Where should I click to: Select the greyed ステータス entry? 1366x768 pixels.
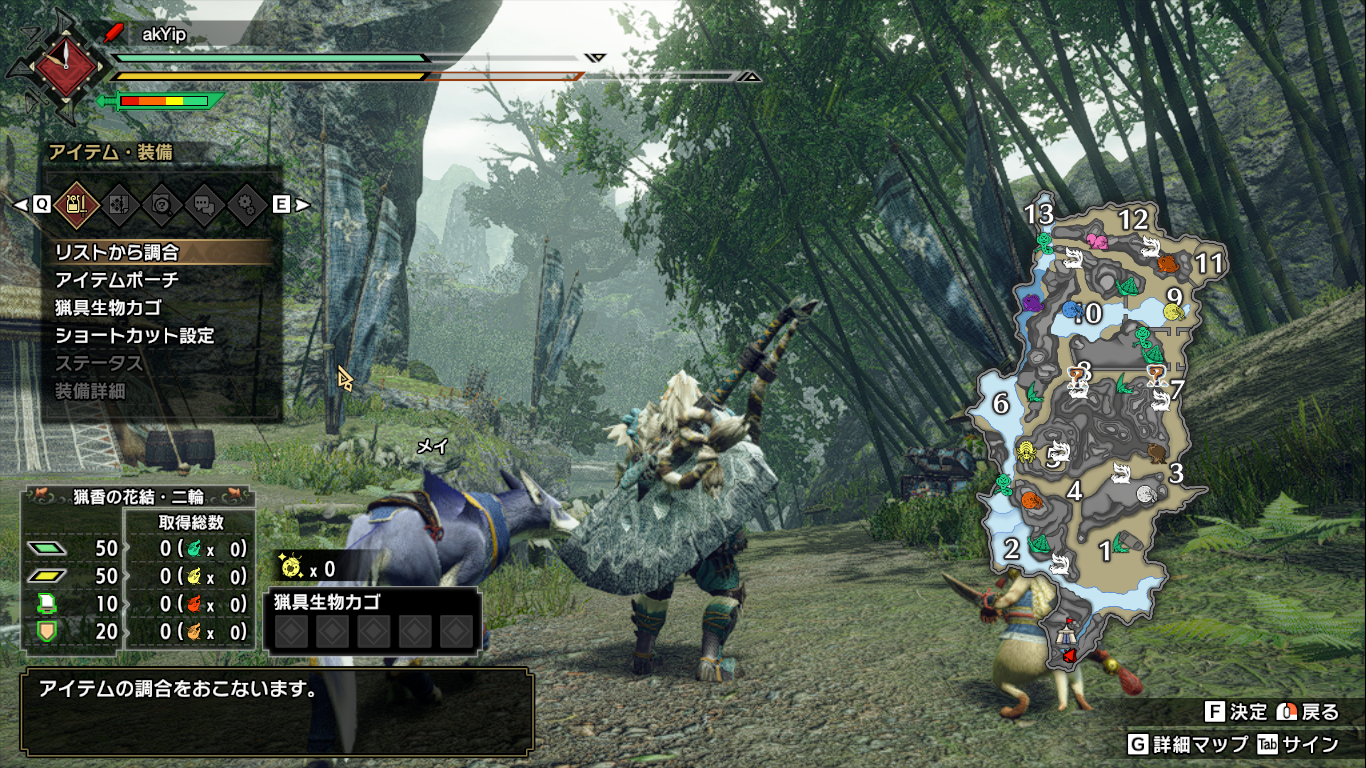[x=99, y=364]
